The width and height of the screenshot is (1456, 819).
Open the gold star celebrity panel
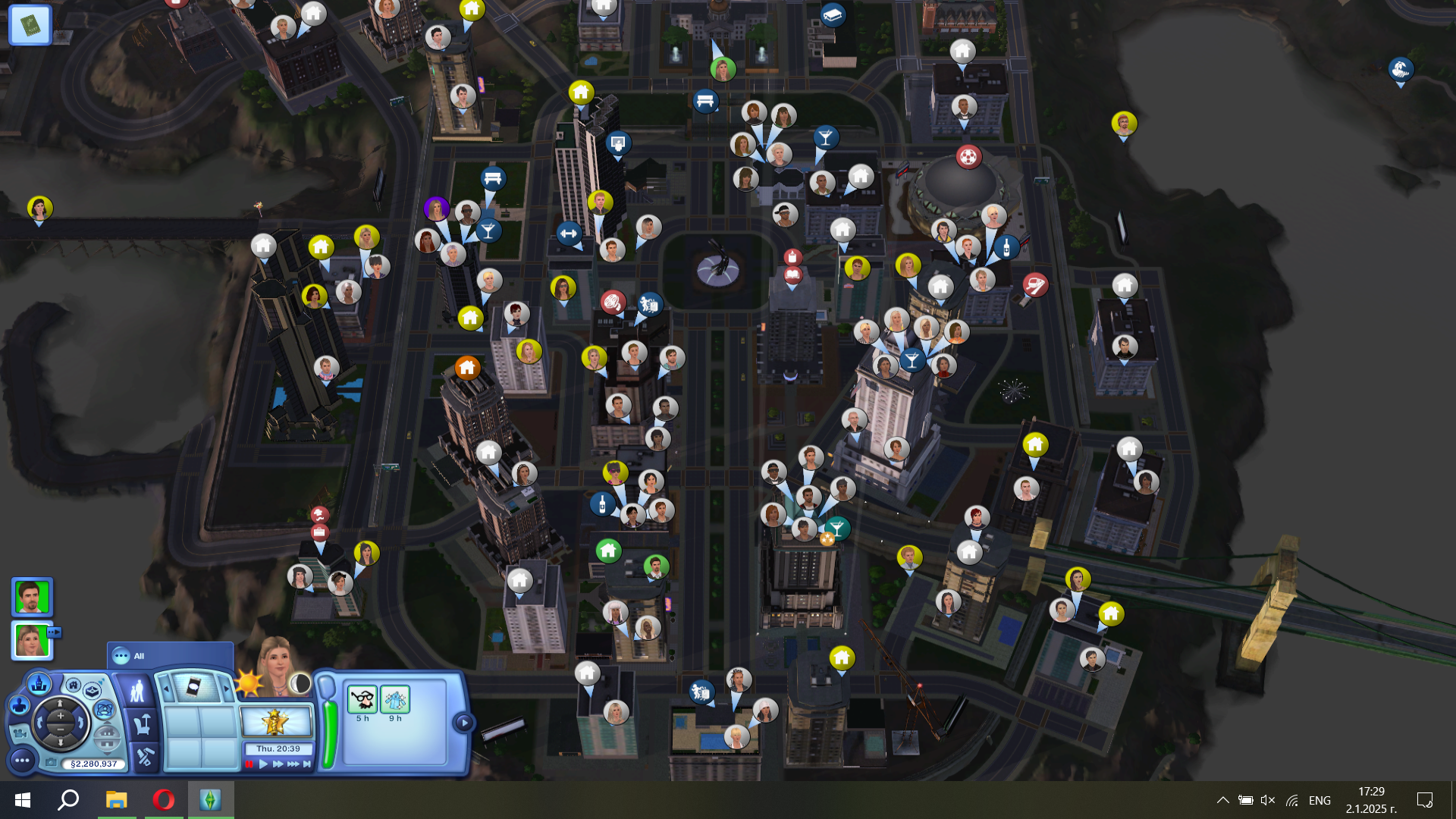tap(276, 722)
